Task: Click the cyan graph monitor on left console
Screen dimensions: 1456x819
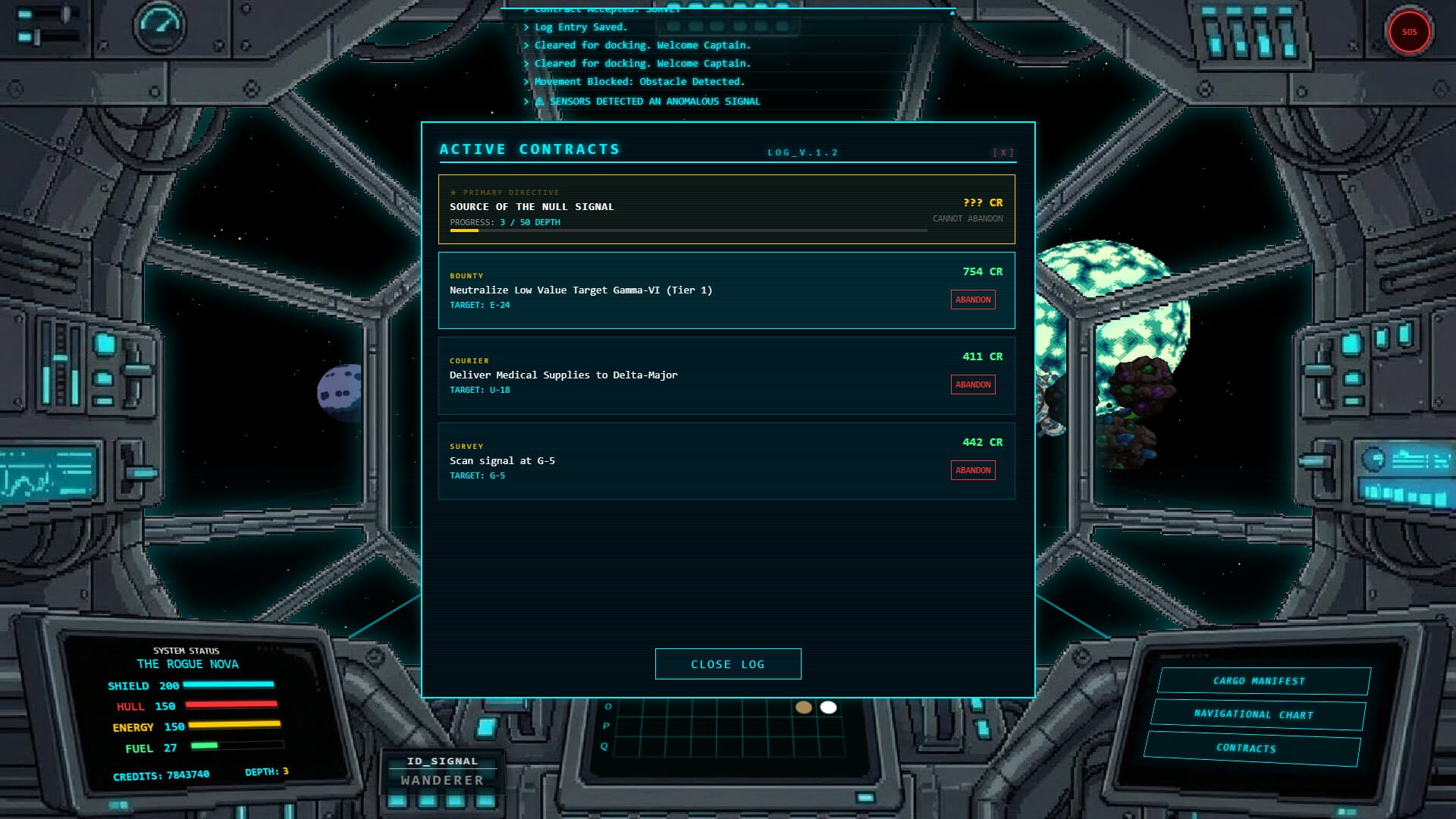Action: (45, 470)
